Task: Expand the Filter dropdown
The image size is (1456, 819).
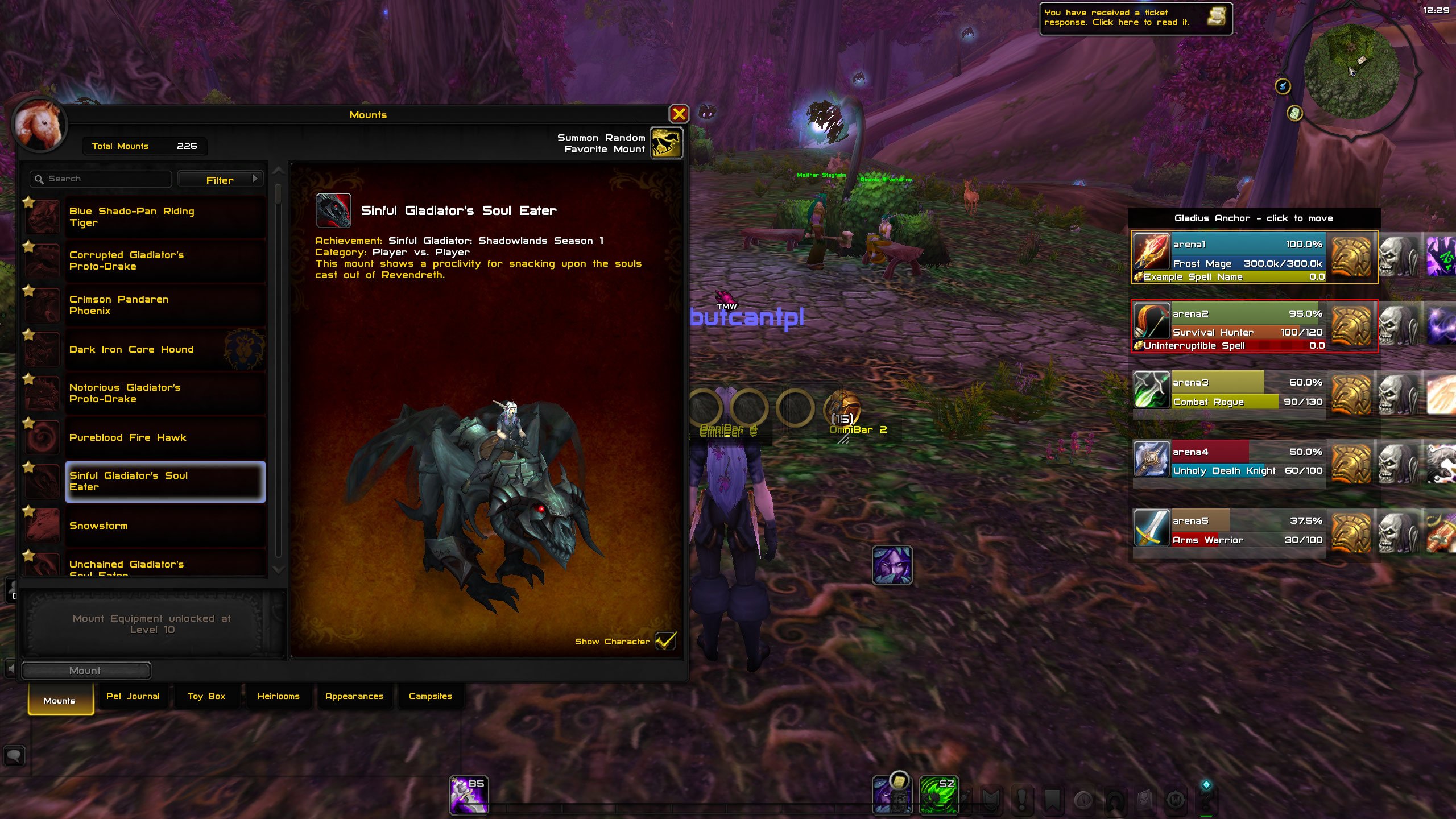Action: pyautogui.click(x=221, y=179)
